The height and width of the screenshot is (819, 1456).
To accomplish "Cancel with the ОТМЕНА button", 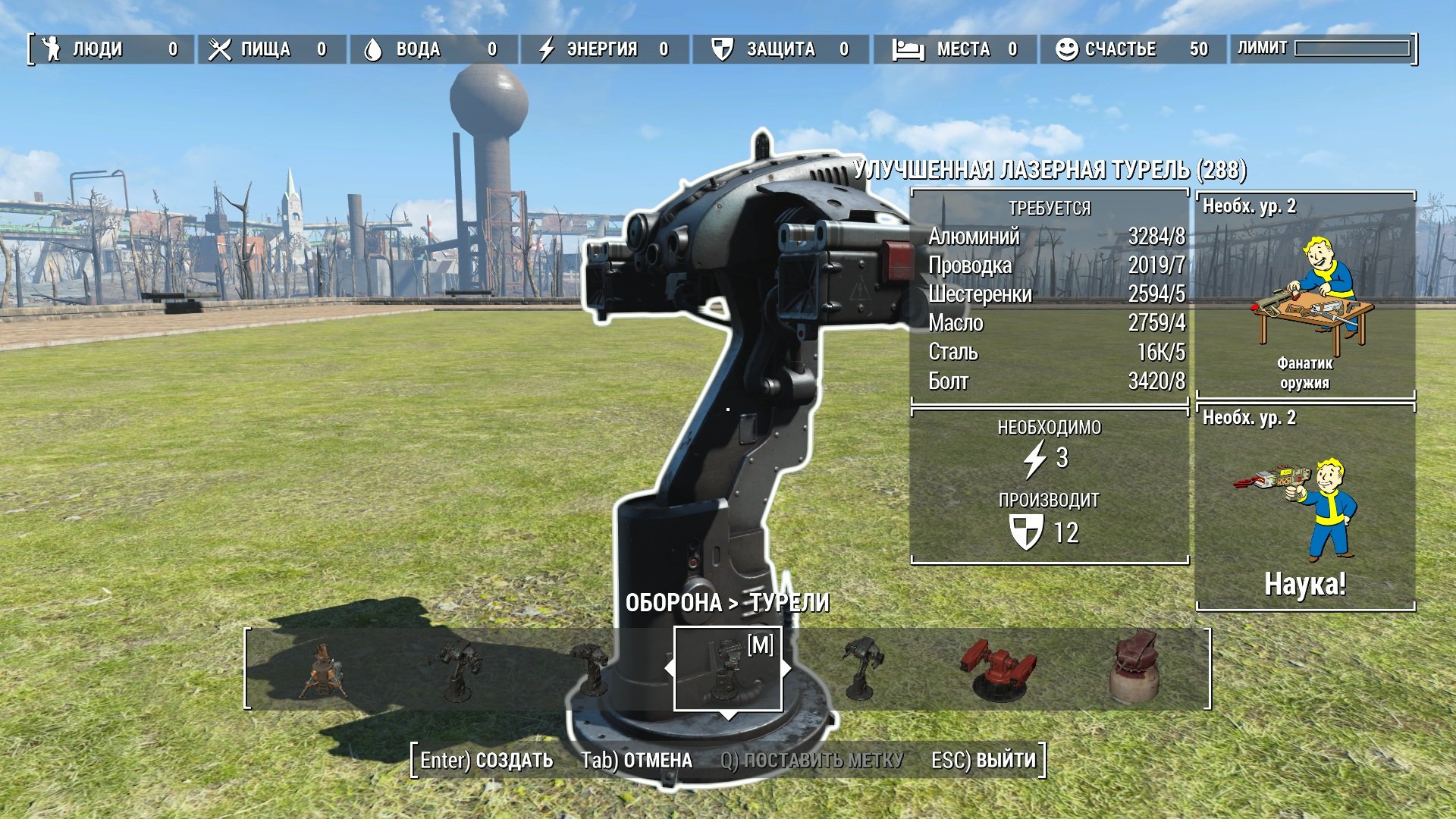I will click(x=636, y=760).
